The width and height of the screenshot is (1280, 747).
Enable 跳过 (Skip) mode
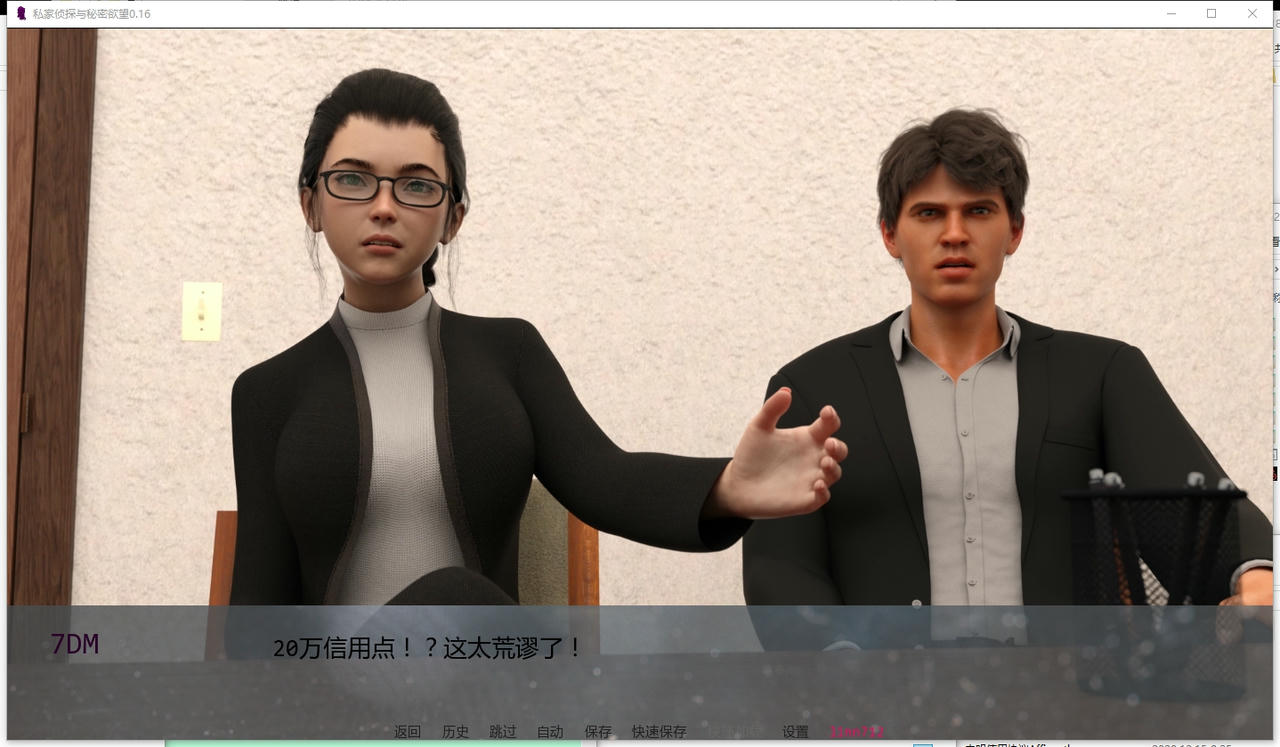point(501,731)
